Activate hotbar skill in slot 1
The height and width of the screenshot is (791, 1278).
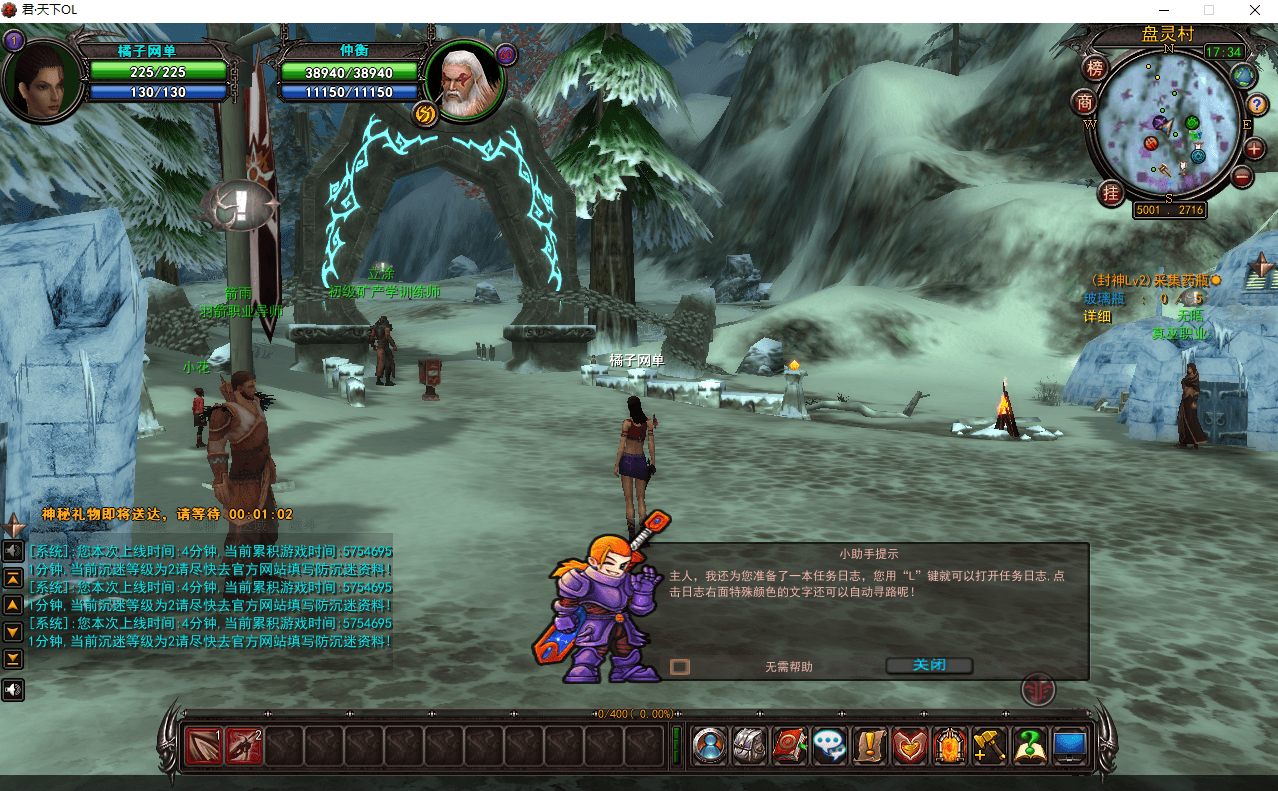click(x=203, y=746)
